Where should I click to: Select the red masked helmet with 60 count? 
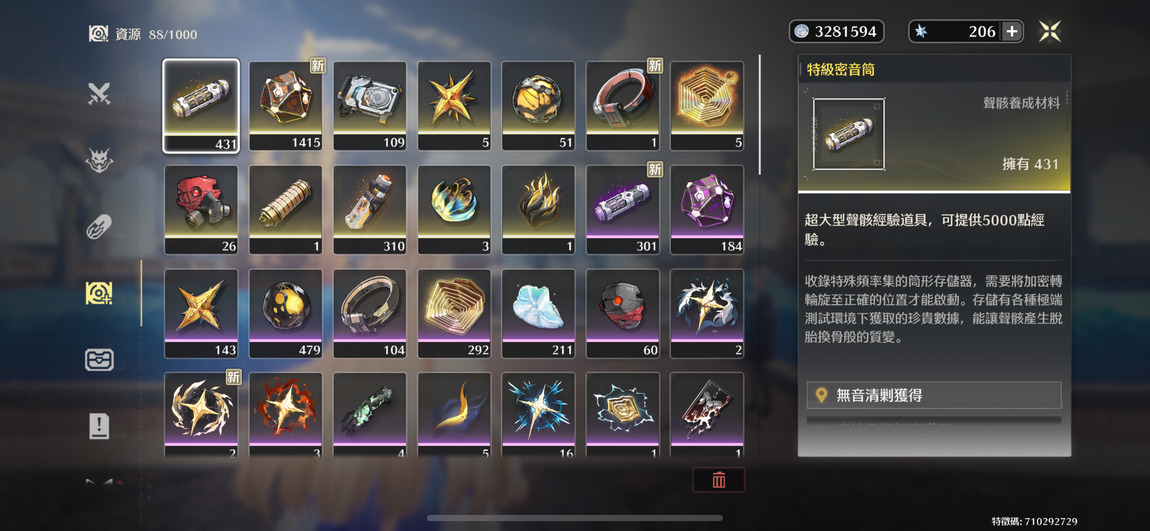point(622,313)
